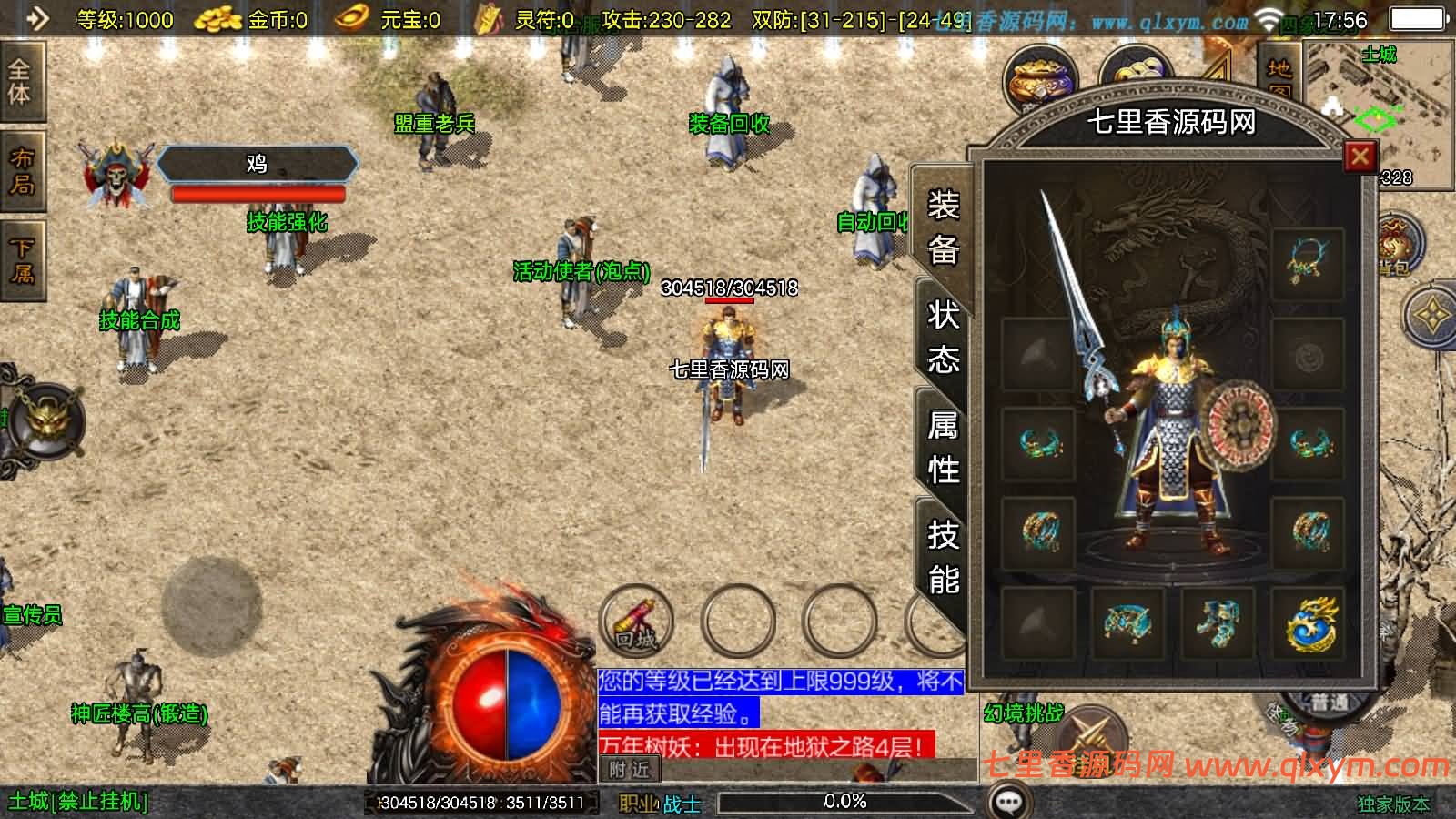Open the 布局 side tab
Viewport: 1456px width, 819px height.
(22, 172)
